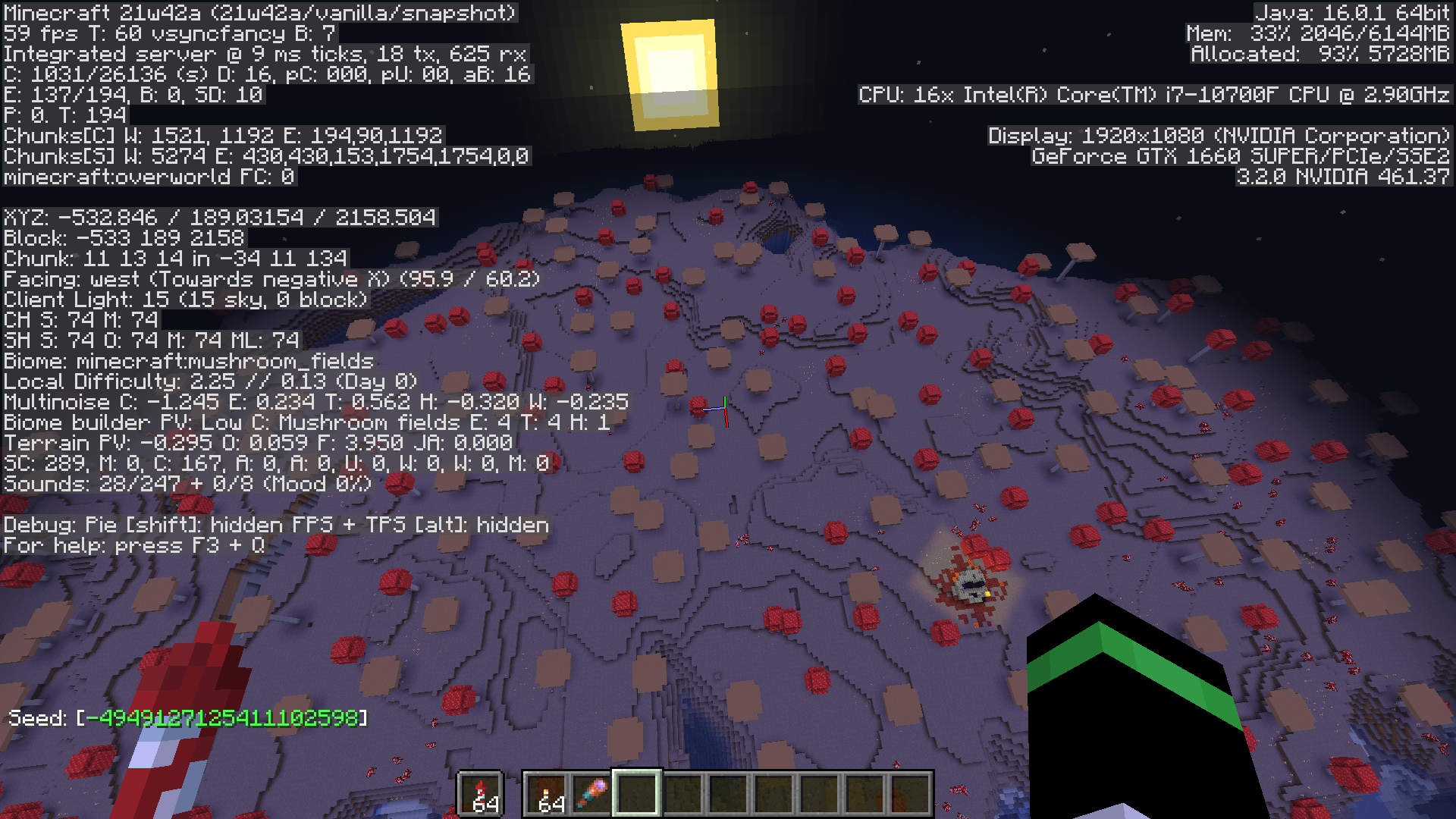Select the candle stack hotbar slot
The image size is (1456, 819).
point(548,794)
